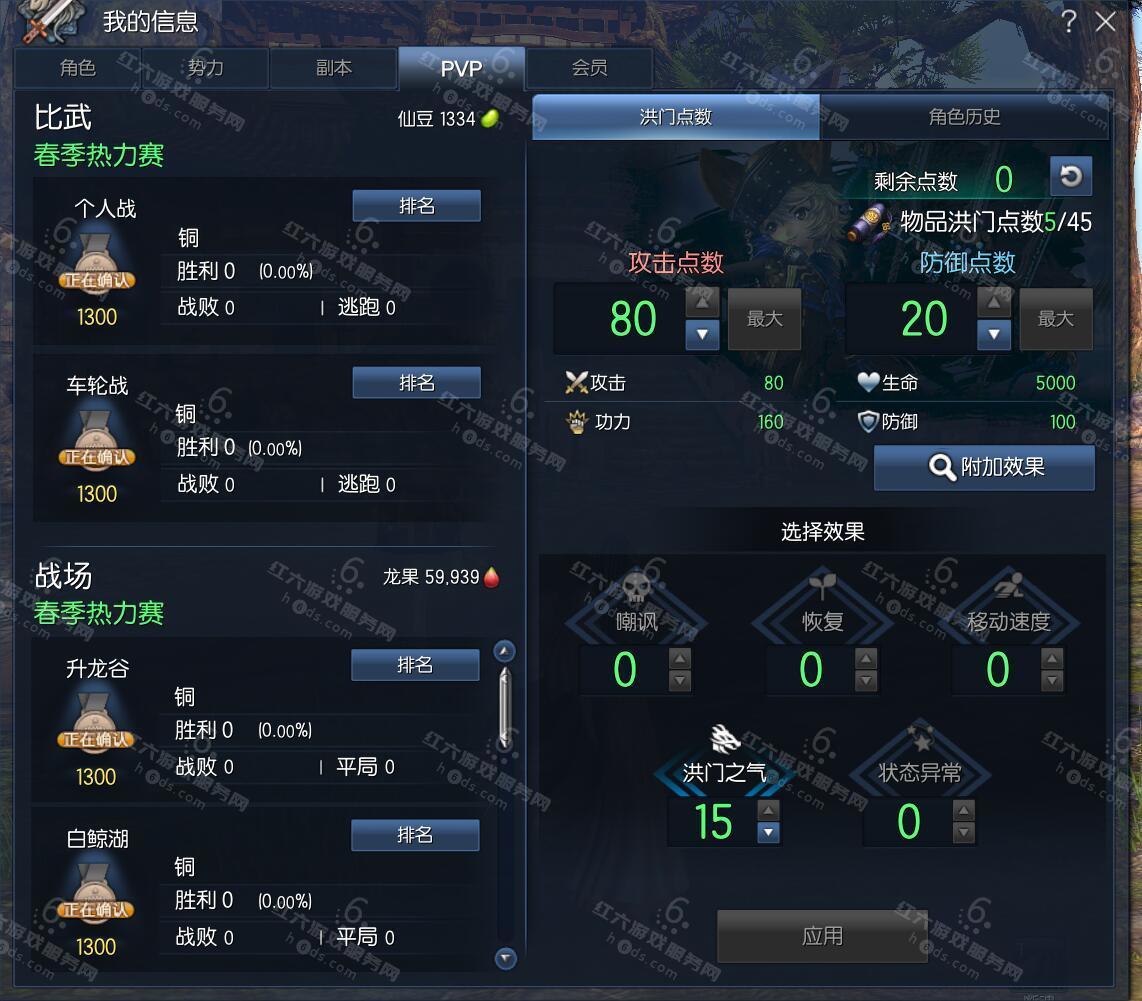Set 攻击点数 to 最大
The width and height of the screenshot is (1142, 1001).
[x=764, y=319]
